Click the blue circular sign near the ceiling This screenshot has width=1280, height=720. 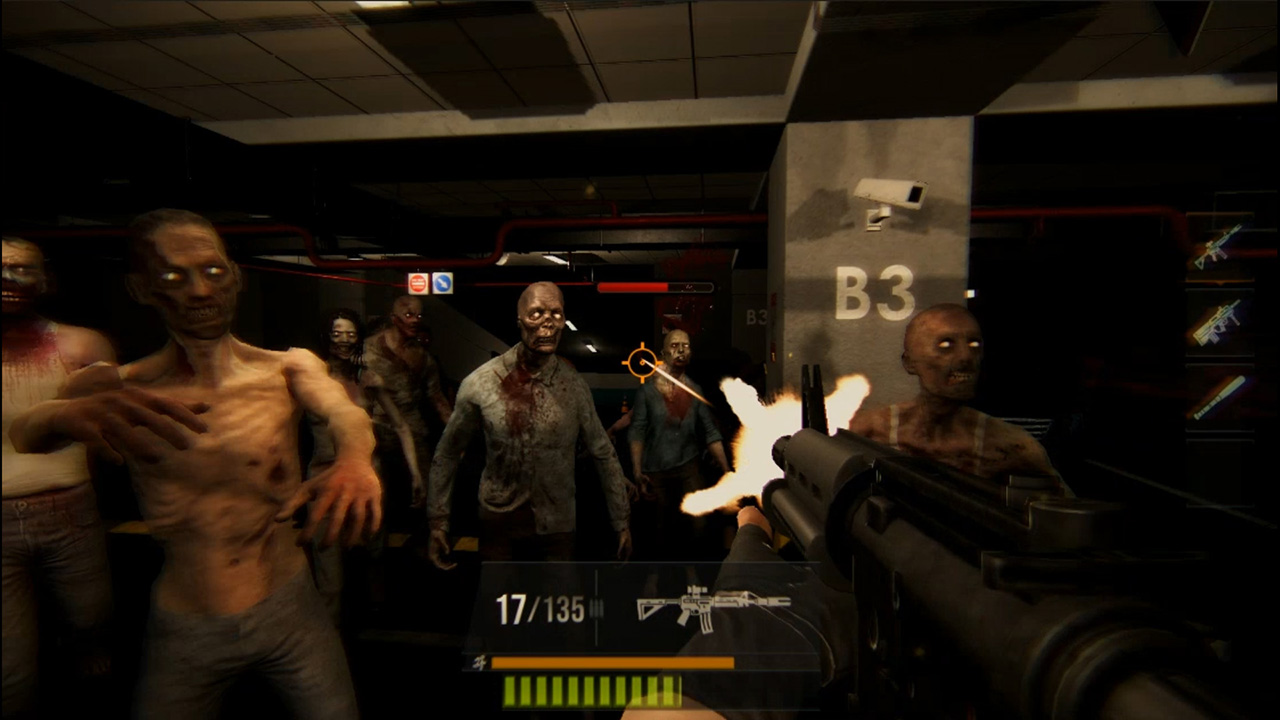coord(441,283)
